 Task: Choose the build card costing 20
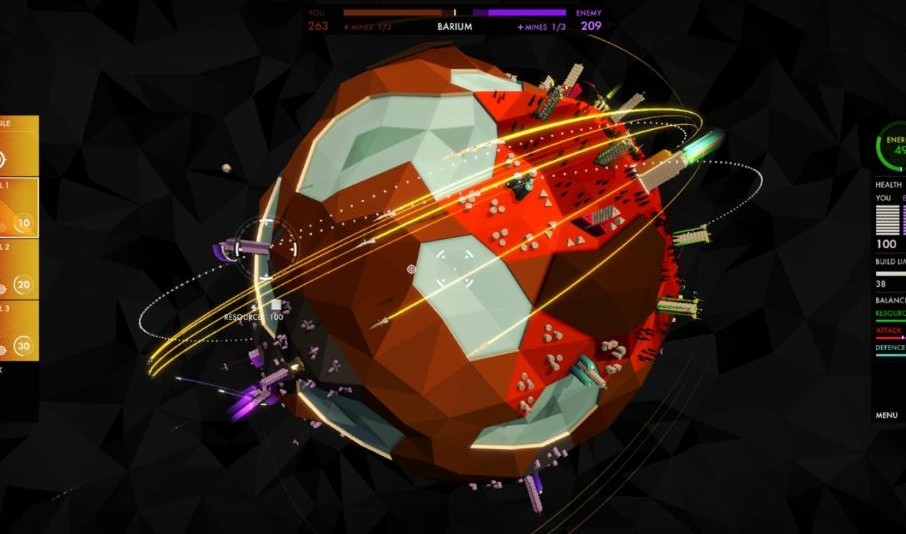[19, 270]
